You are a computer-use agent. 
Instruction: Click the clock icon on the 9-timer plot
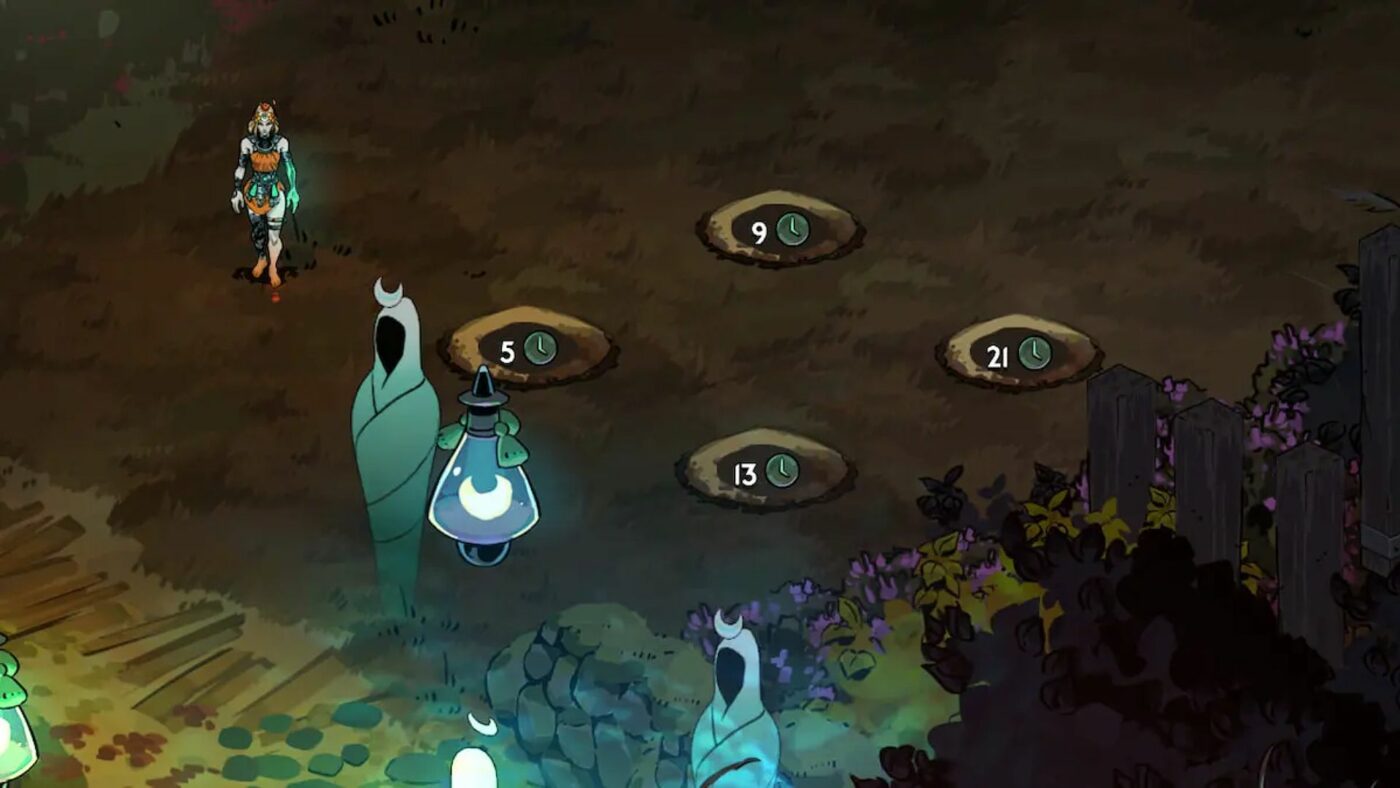tap(795, 228)
